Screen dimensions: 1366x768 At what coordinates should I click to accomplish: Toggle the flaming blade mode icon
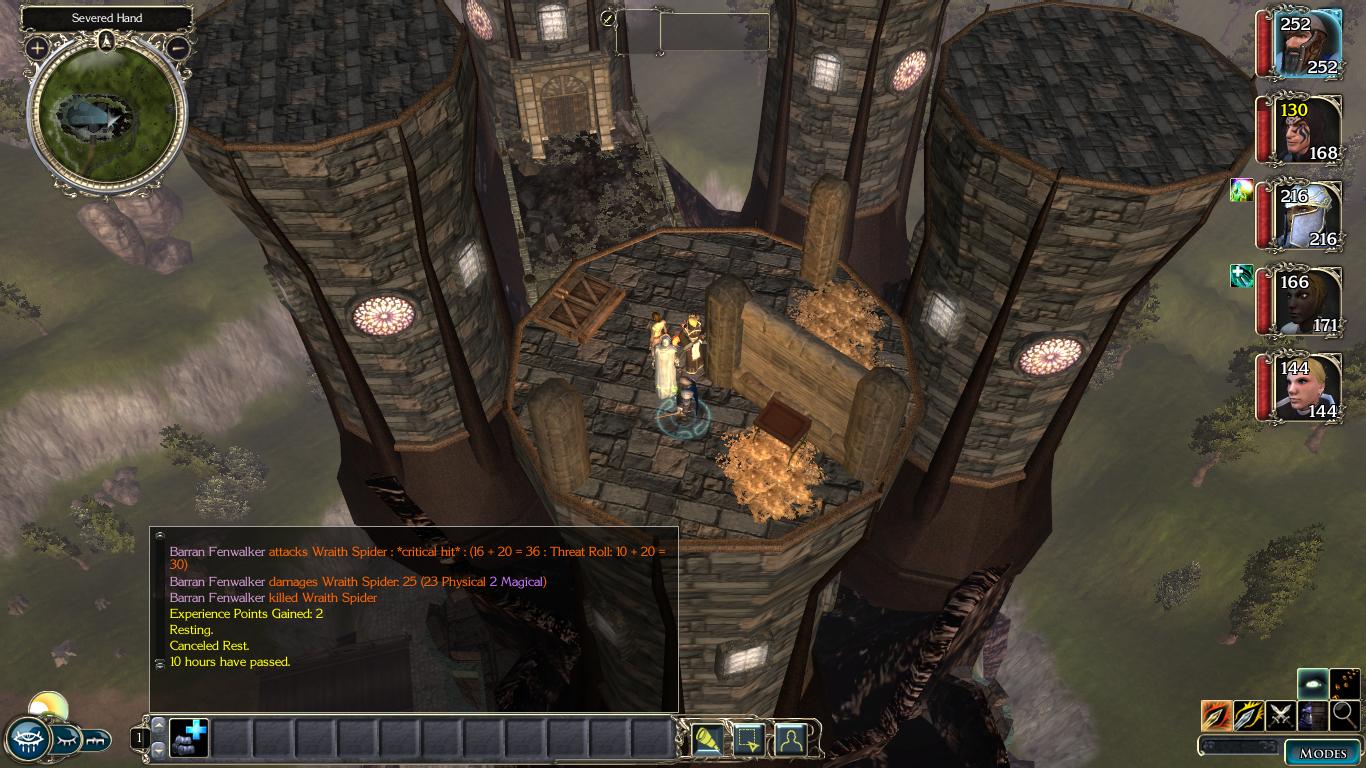1217,715
